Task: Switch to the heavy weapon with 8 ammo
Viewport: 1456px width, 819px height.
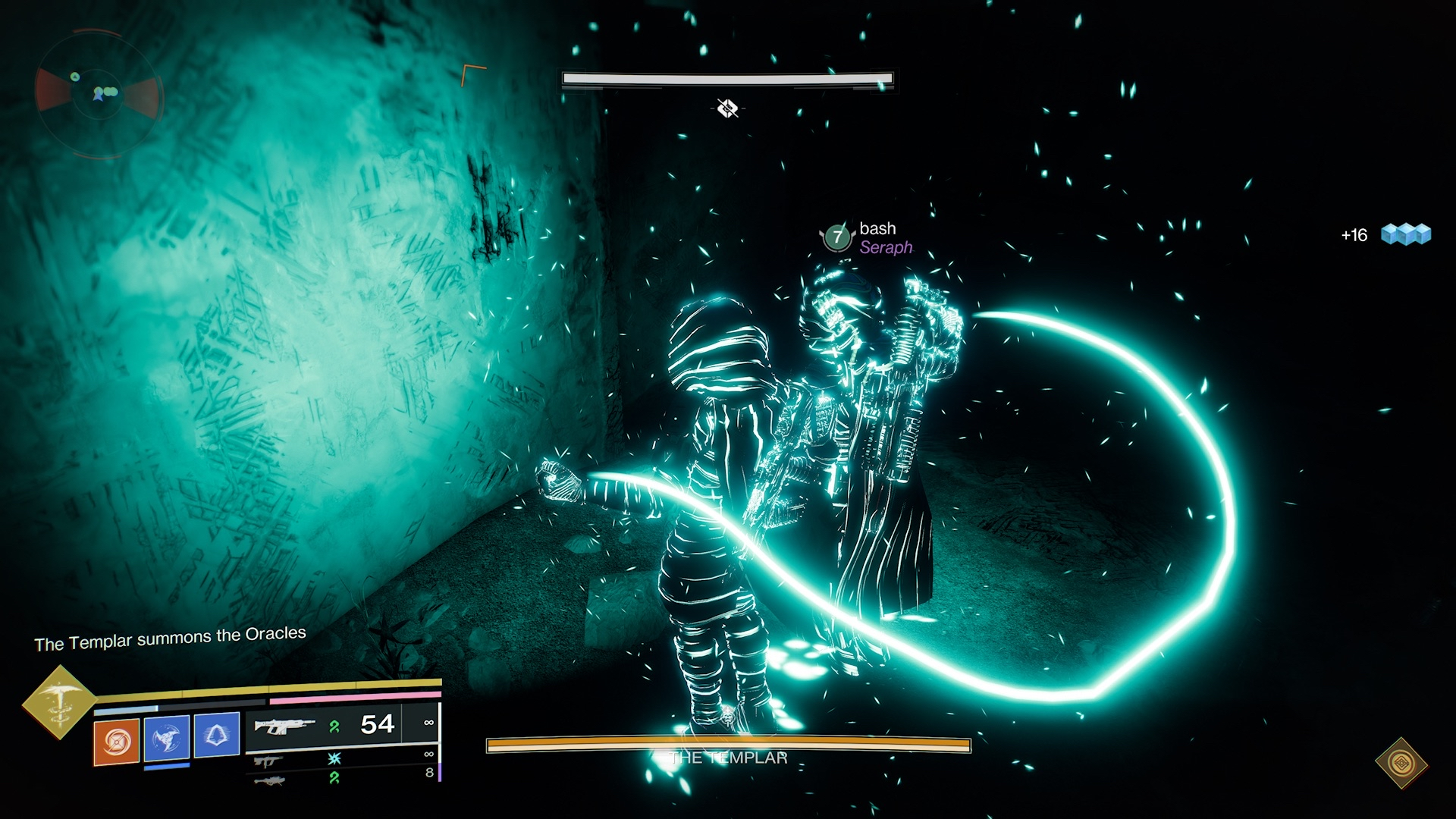Action: [x=268, y=780]
